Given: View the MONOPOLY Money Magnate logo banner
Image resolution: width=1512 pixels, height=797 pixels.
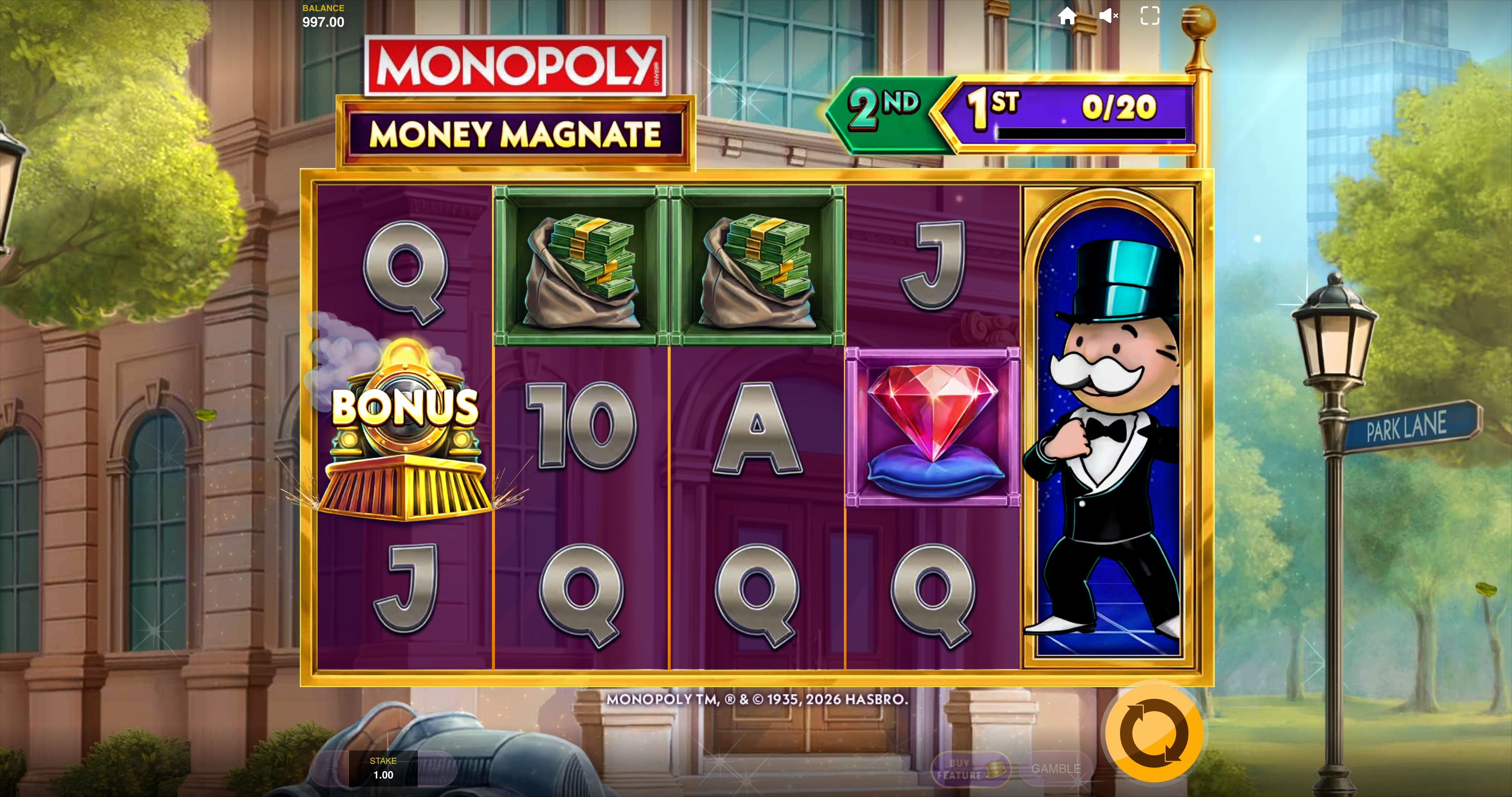Looking at the screenshot, I should pyautogui.click(x=513, y=97).
